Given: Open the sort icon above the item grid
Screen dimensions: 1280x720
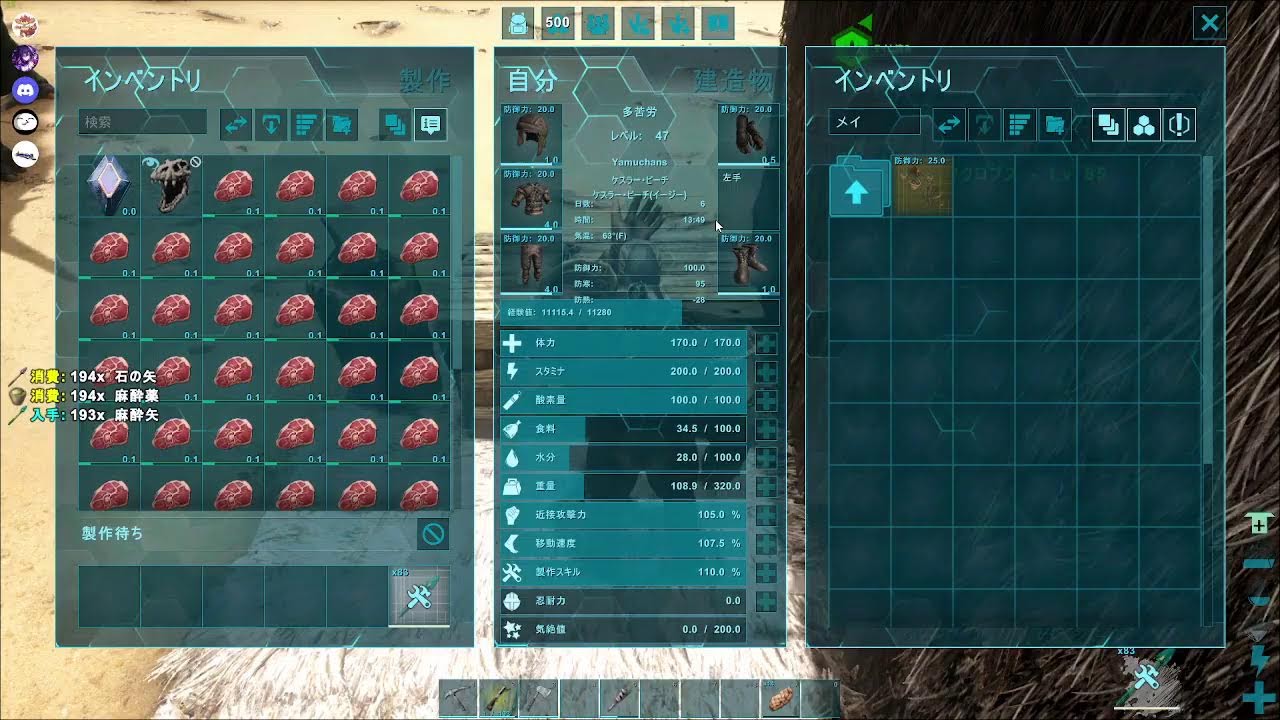Looking at the screenshot, I should [305, 125].
